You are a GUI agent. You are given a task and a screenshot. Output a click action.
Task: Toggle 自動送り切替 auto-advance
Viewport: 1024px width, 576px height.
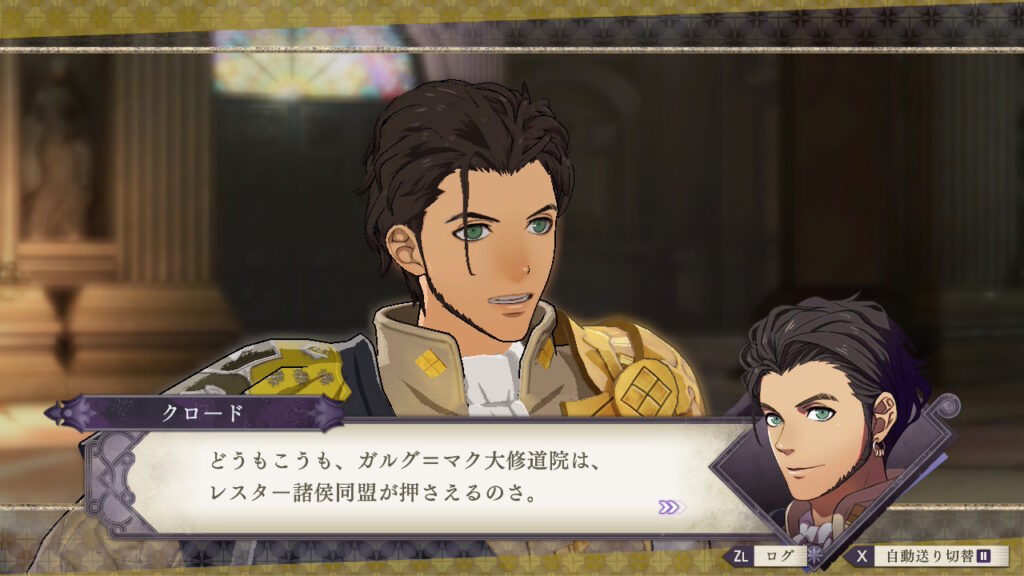tap(931, 556)
